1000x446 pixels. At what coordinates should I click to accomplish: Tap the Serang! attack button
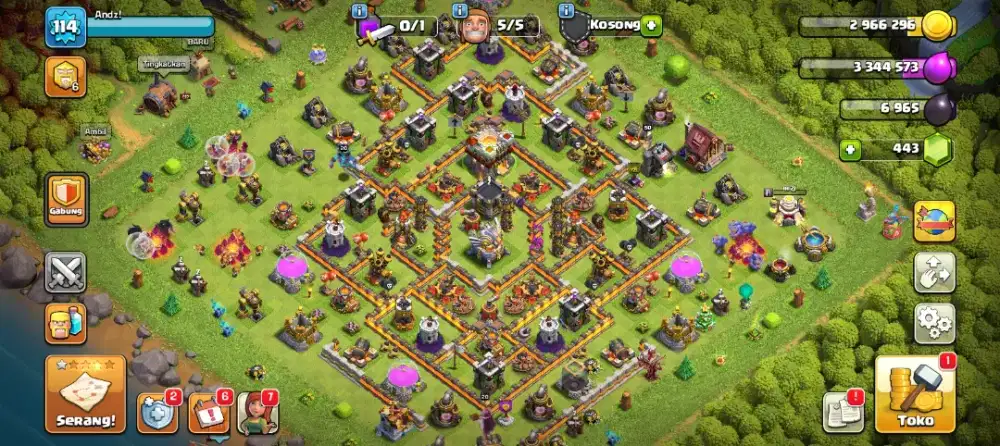[x=85, y=393]
